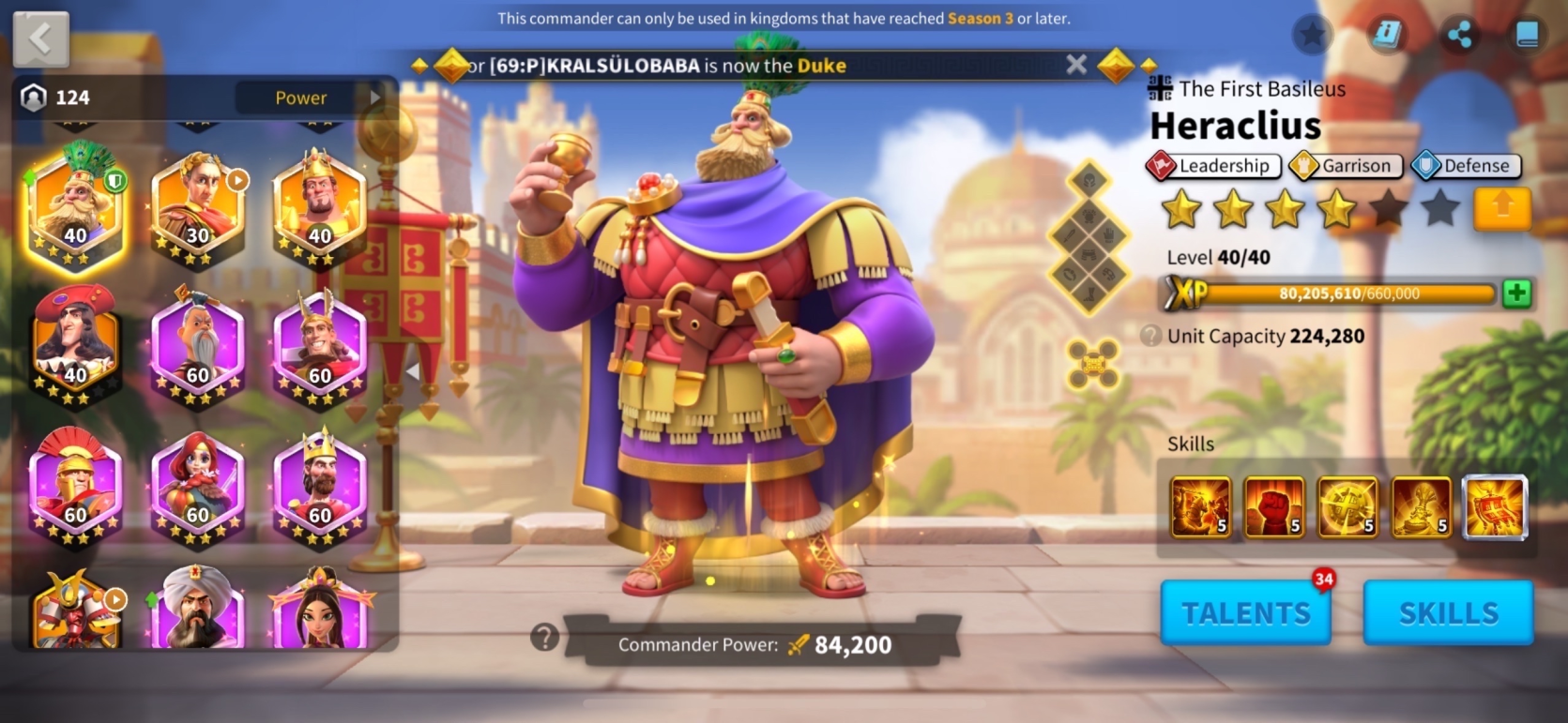Open the TALENTS screen

[x=1245, y=612]
